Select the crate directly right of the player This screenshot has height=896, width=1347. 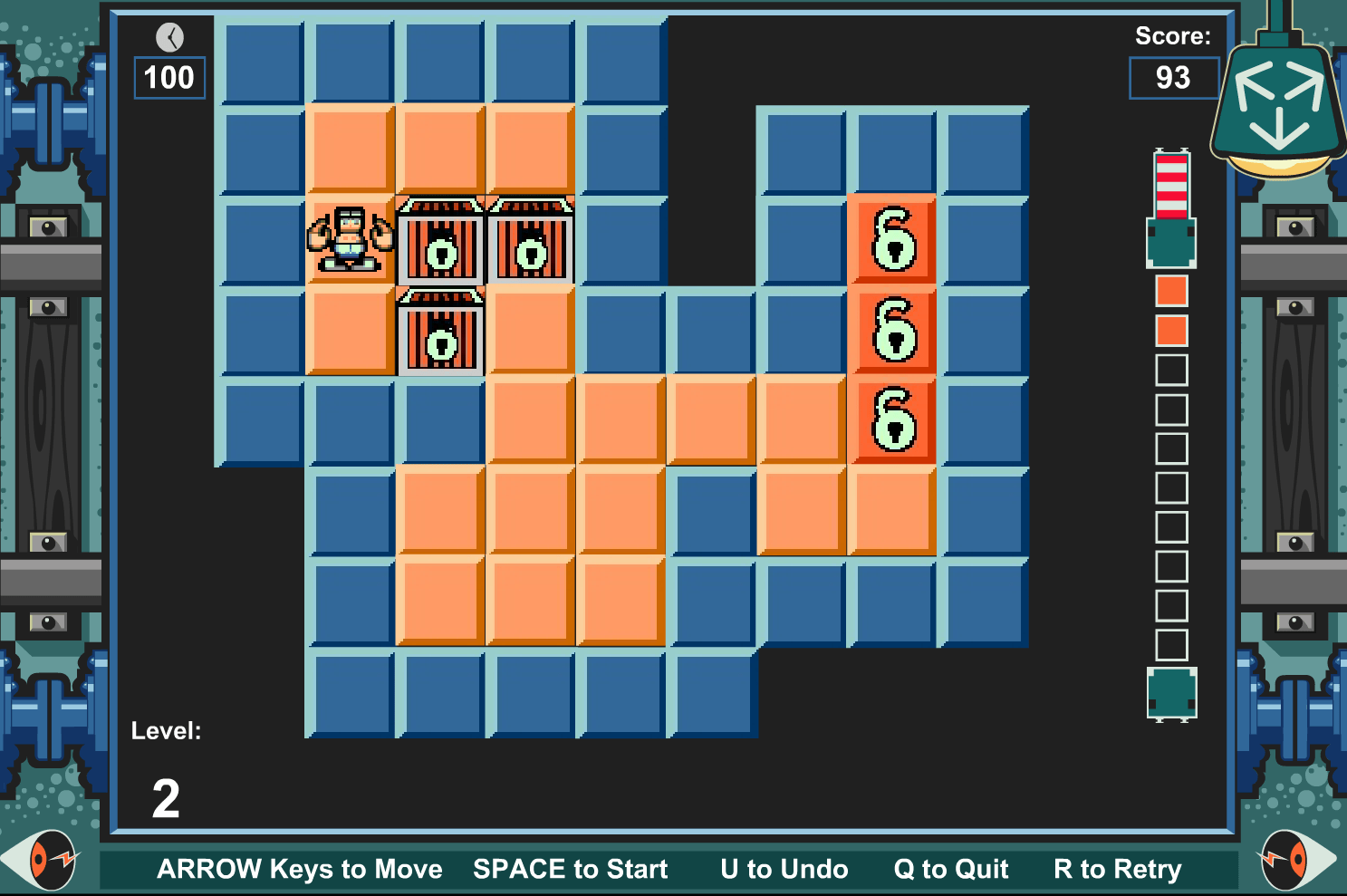point(441,240)
